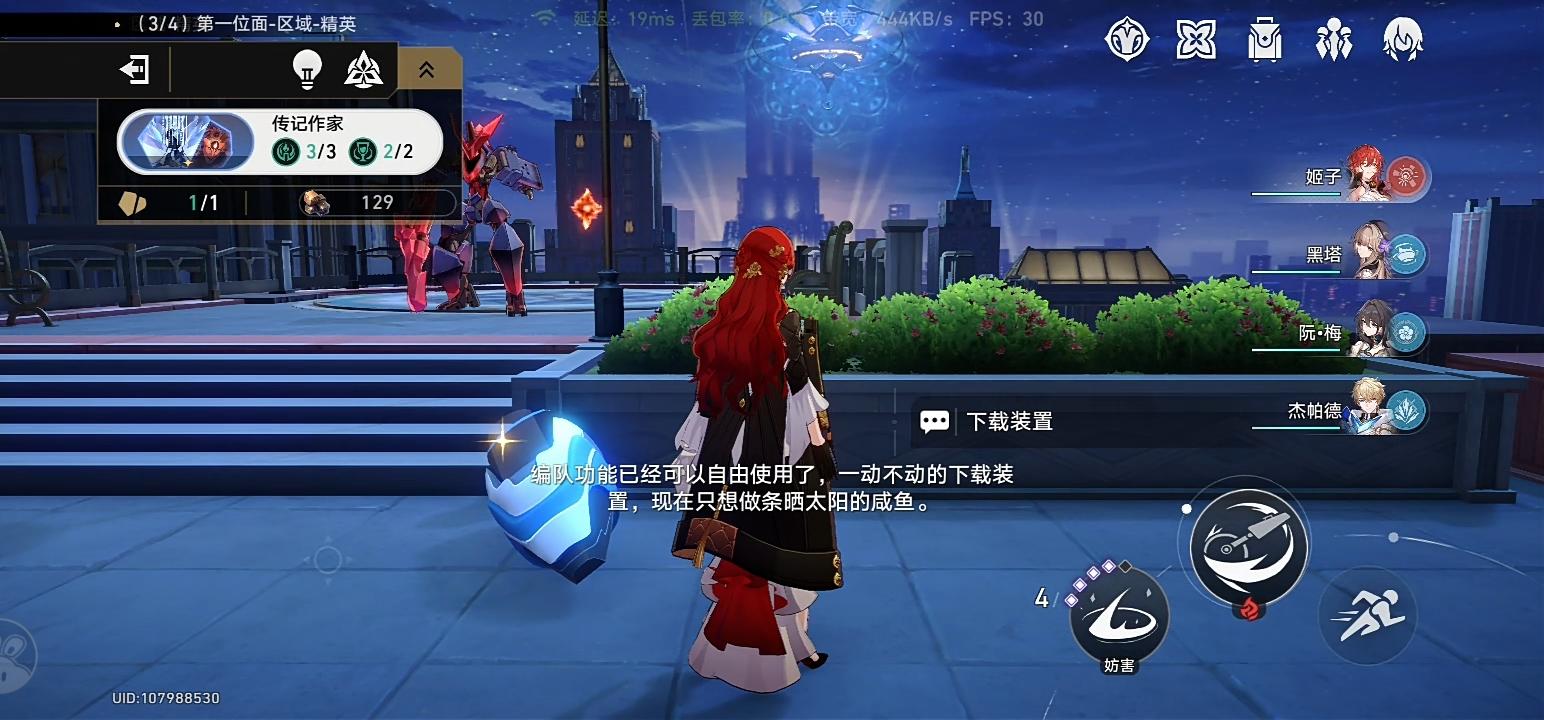The width and height of the screenshot is (1544, 720).
Task: Click the exit door icon in the run panel
Action: [134, 69]
